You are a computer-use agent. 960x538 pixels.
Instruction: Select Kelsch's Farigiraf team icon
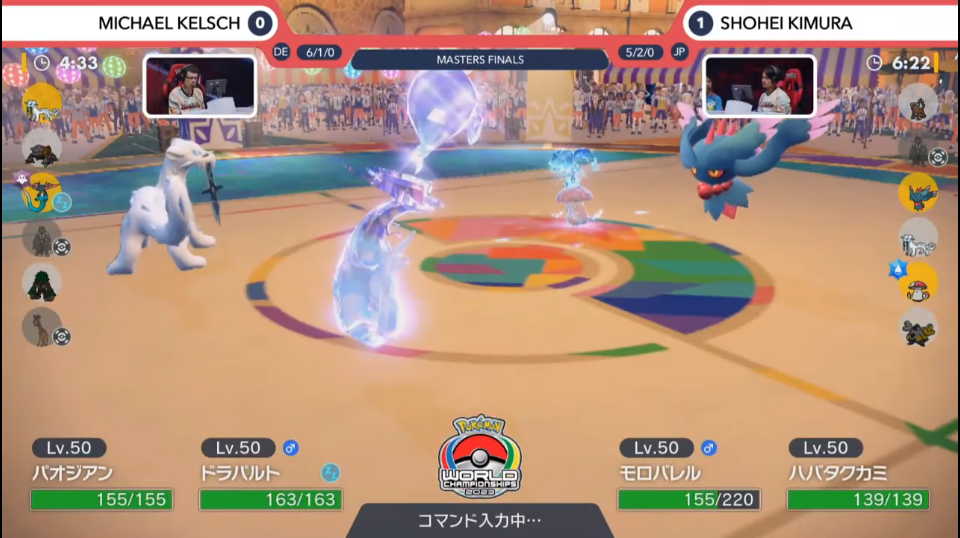tap(42, 327)
